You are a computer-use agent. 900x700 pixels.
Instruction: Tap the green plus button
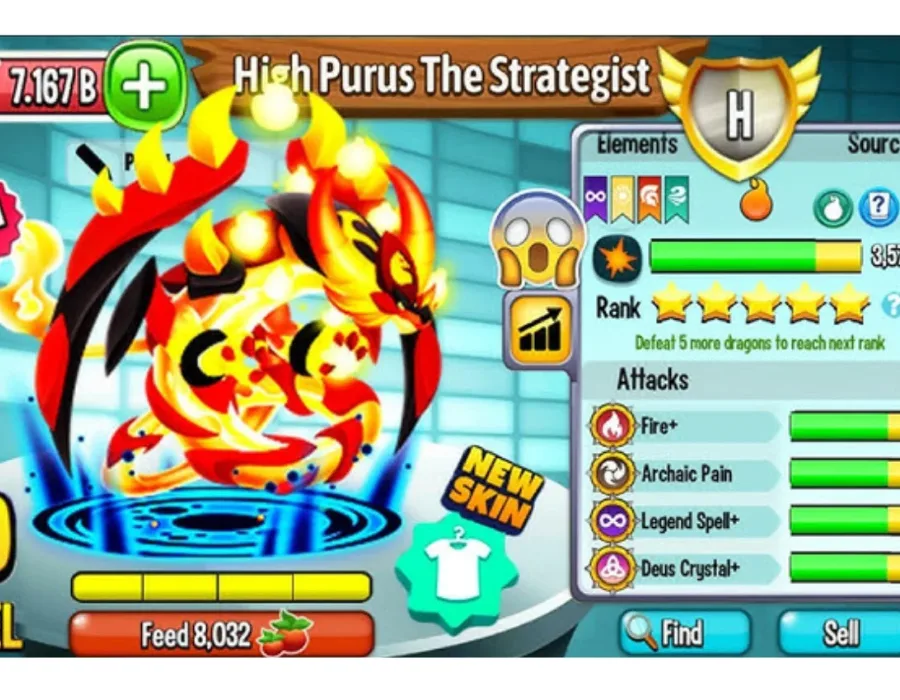pyautogui.click(x=146, y=86)
